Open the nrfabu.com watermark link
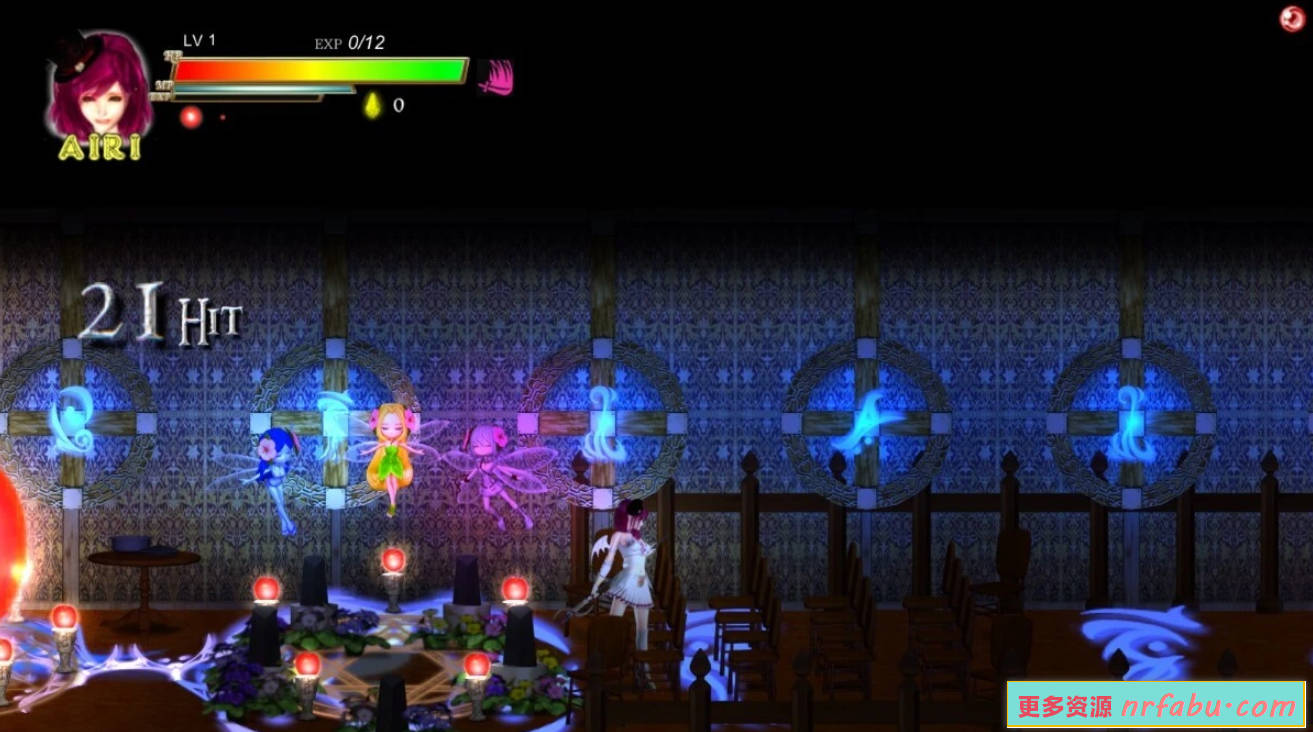 [1157, 707]
